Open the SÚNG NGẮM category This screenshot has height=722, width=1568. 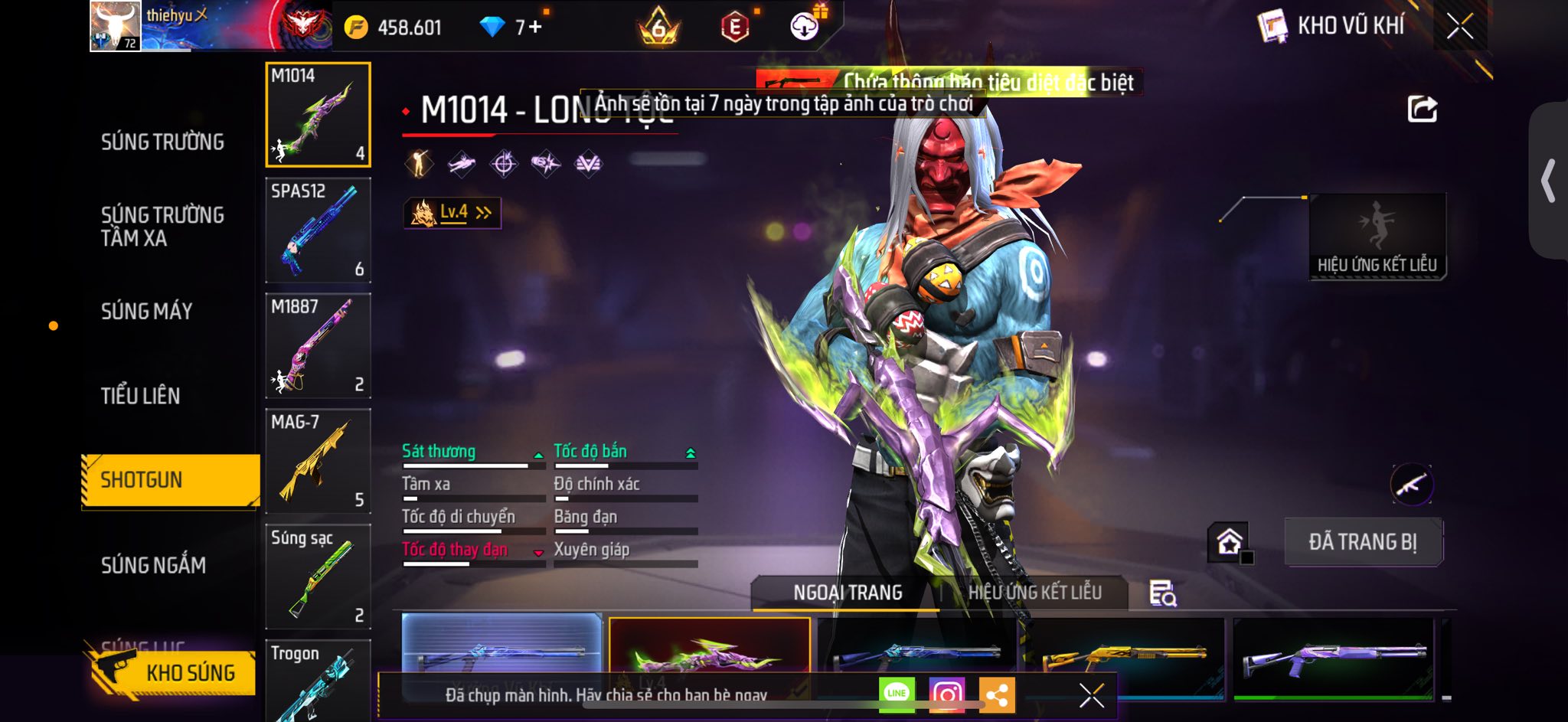tap(154, 565)
